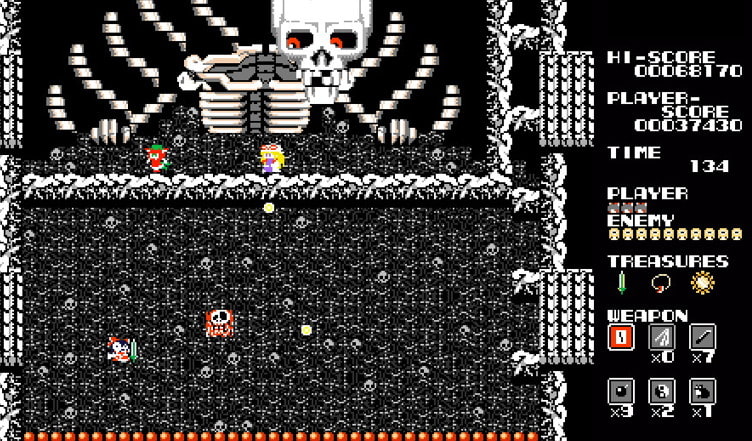Select the red highlighted weapon slot
The height and width of the screenshot is (441, 752).
point(621,337)
